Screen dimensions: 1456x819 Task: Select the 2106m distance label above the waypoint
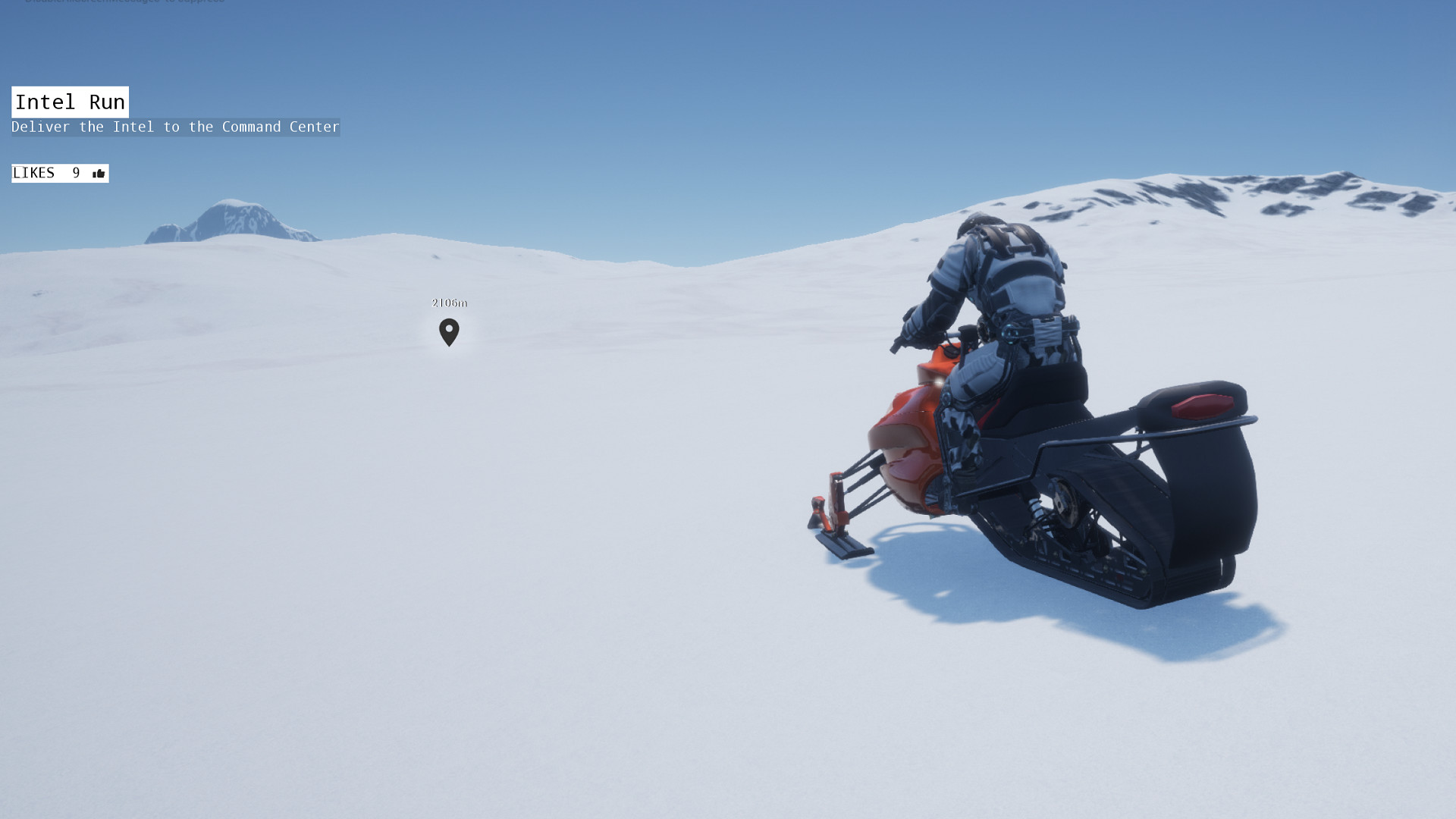click(449, 302)
